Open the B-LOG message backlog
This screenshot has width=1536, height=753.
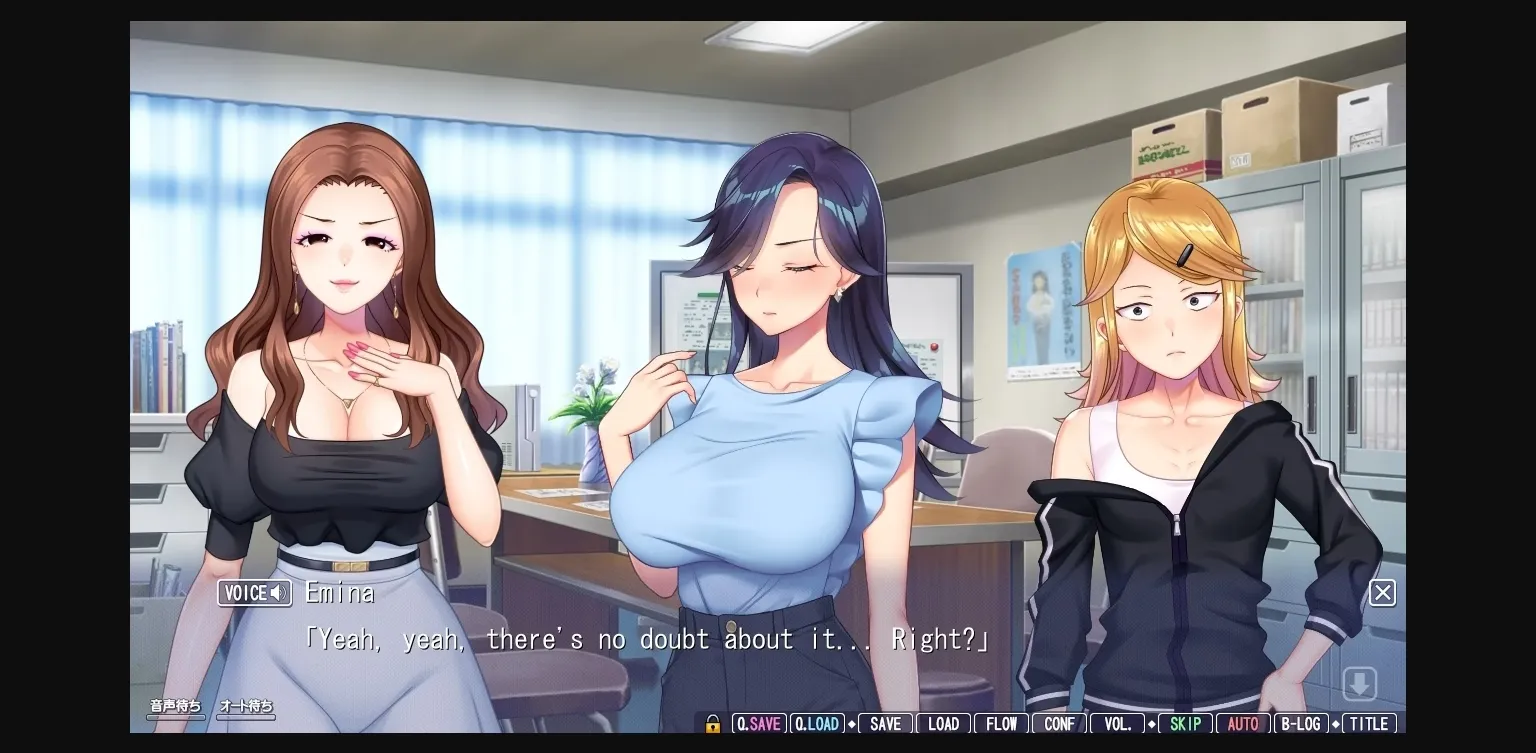[1301, 723]
